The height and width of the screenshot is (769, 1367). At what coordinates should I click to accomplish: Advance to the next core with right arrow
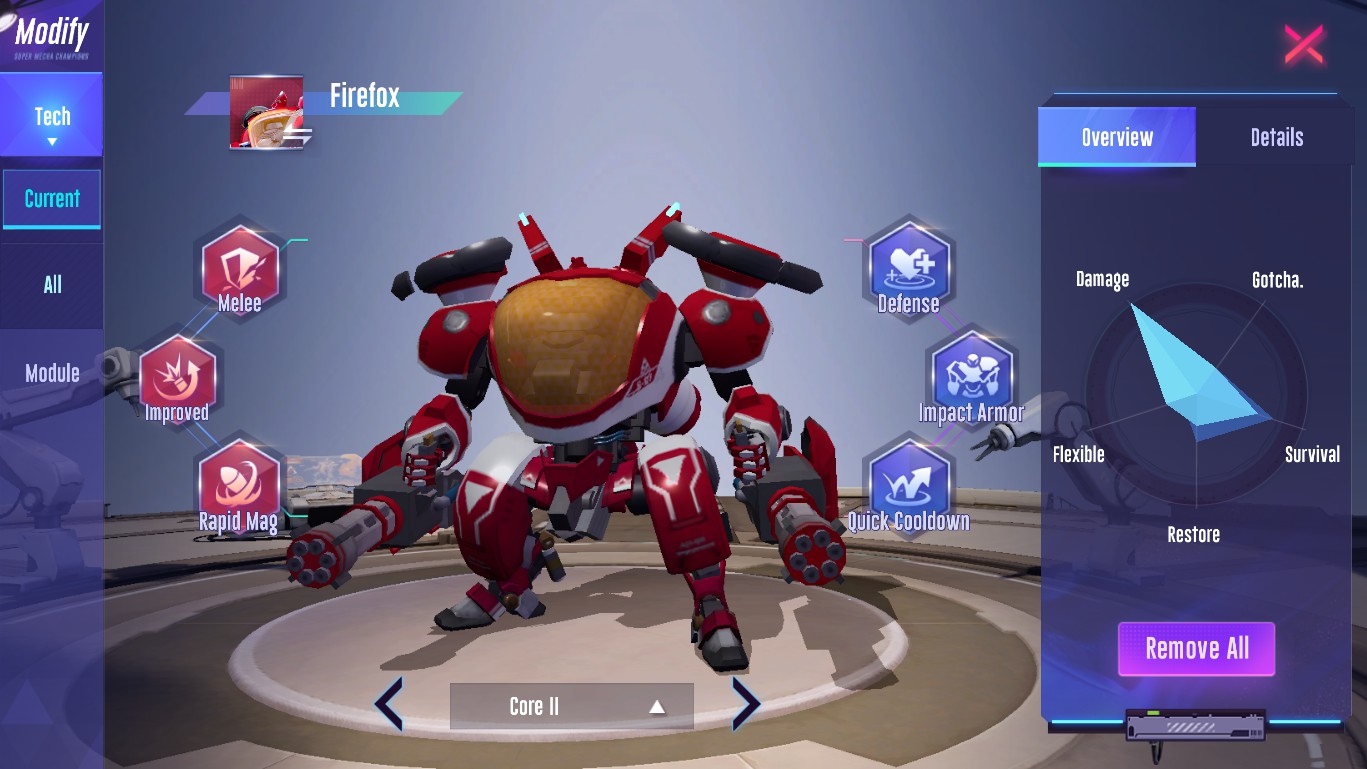pyautogui.click(x=746, y=705)
